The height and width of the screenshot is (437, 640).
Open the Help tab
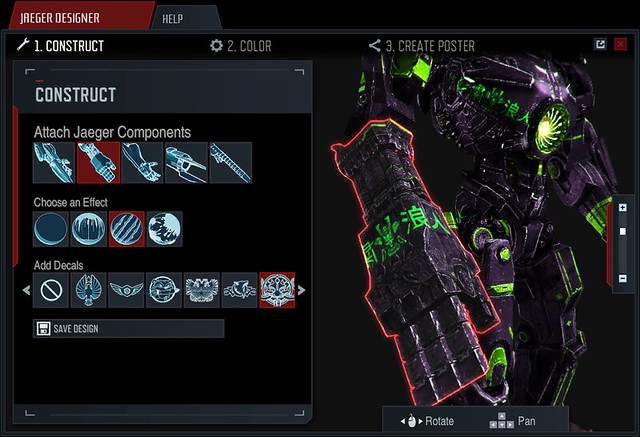(x=187, y=18)
